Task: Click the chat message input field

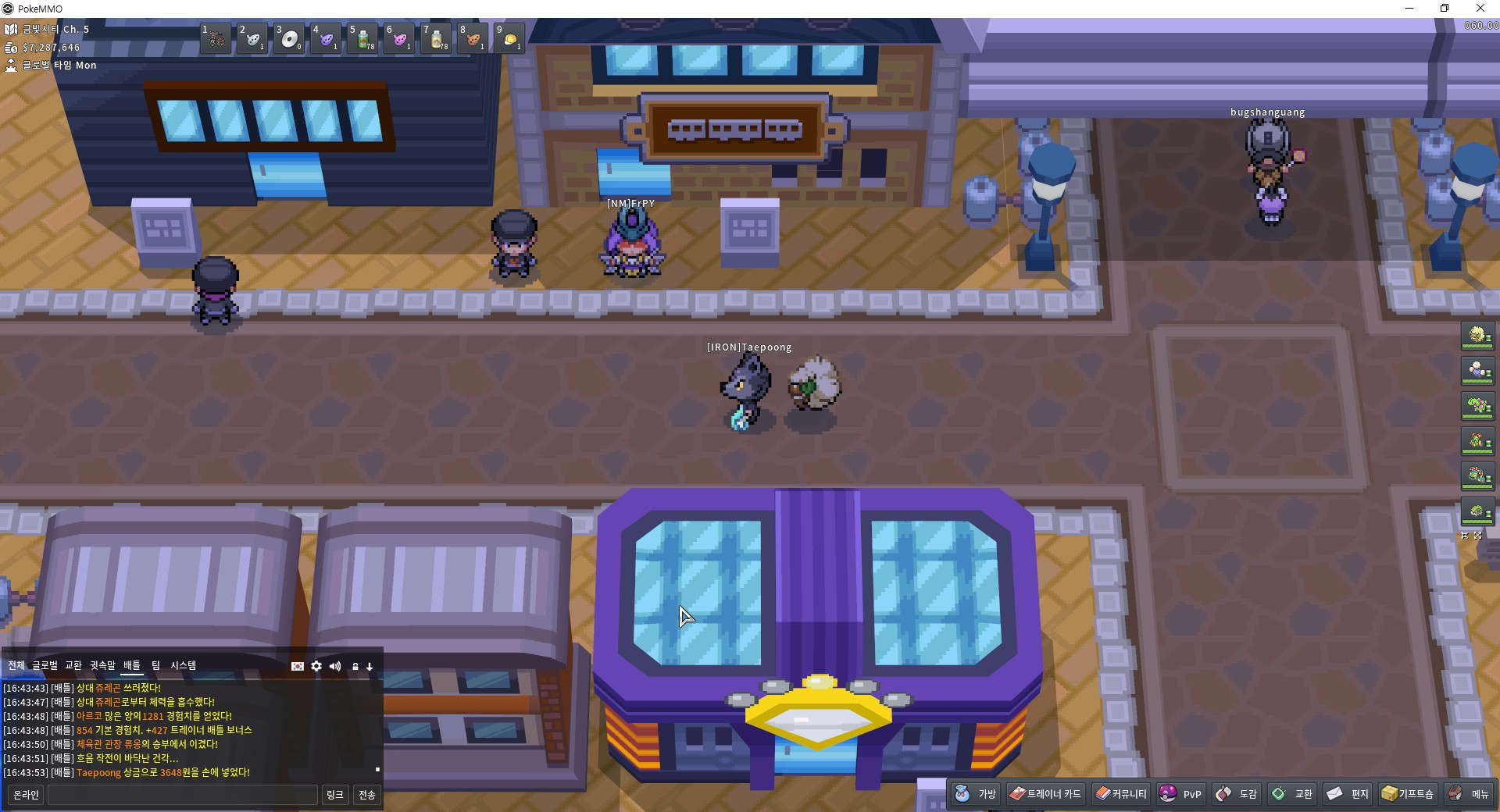Action: pyautogui.click(x=183, y=795)
